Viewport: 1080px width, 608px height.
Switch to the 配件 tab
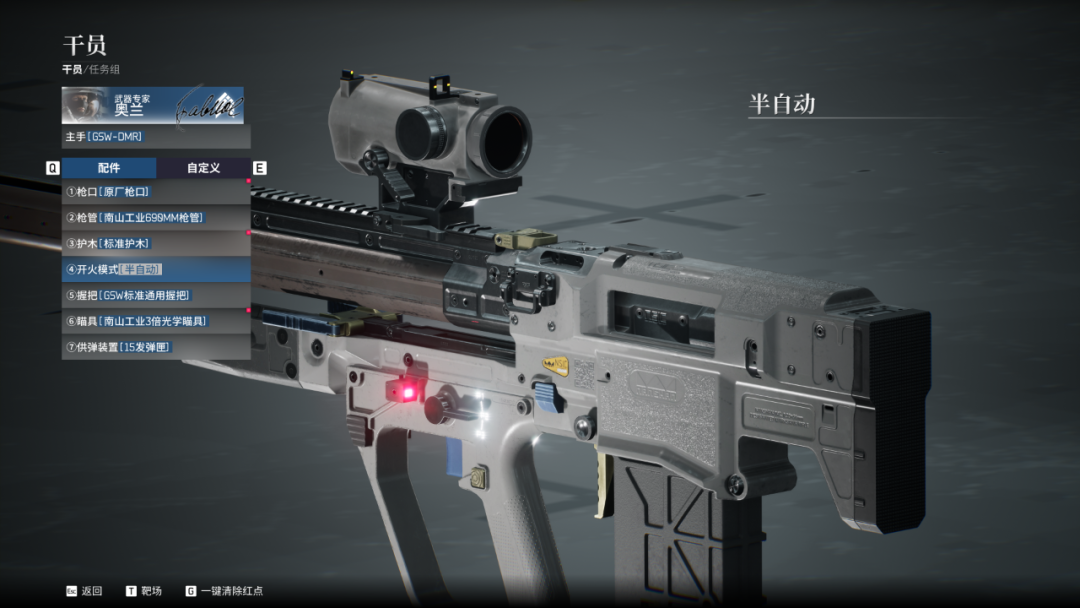[x=109, y=168]
